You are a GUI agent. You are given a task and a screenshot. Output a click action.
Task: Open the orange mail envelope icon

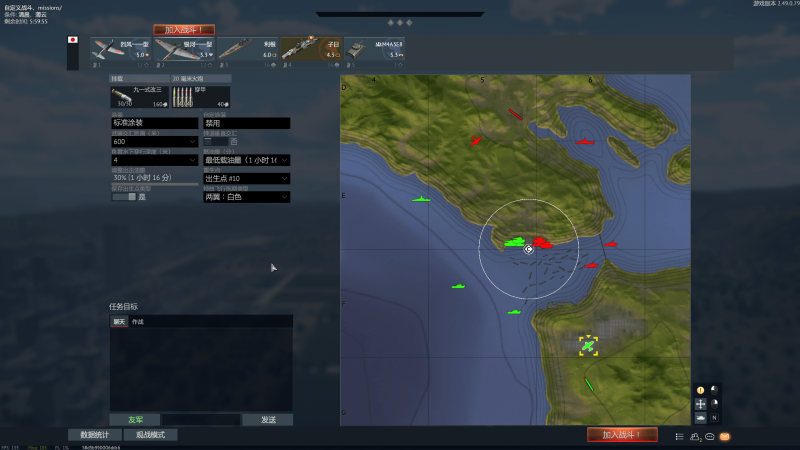point(725,436)
